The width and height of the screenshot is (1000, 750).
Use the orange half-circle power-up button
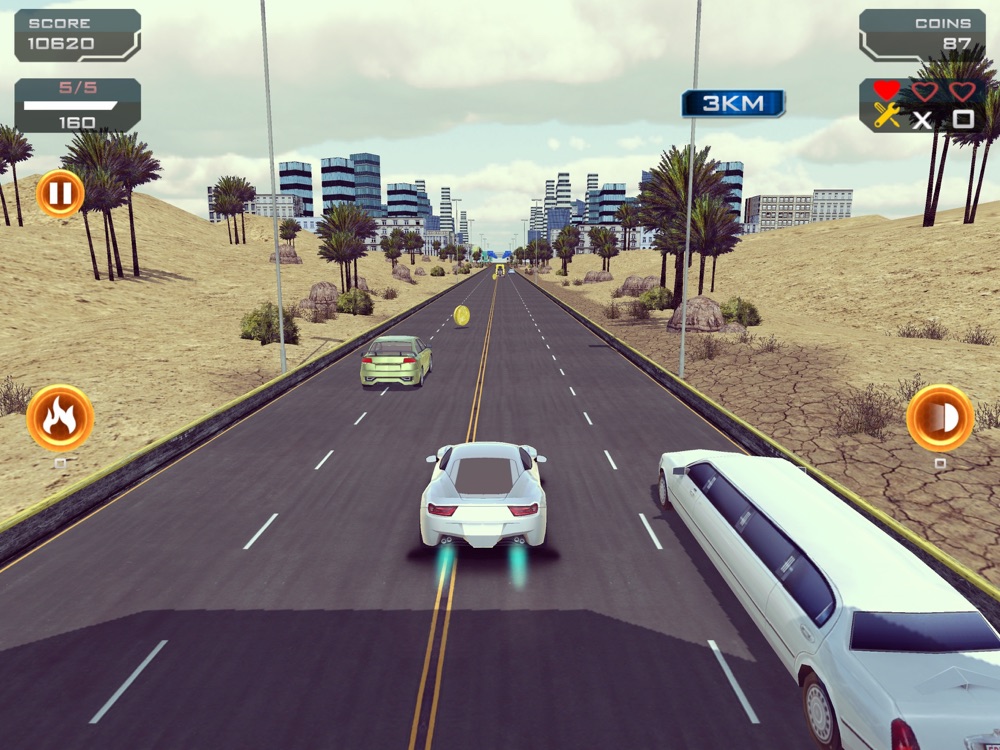pyautogui.click(x=940, y=418)
